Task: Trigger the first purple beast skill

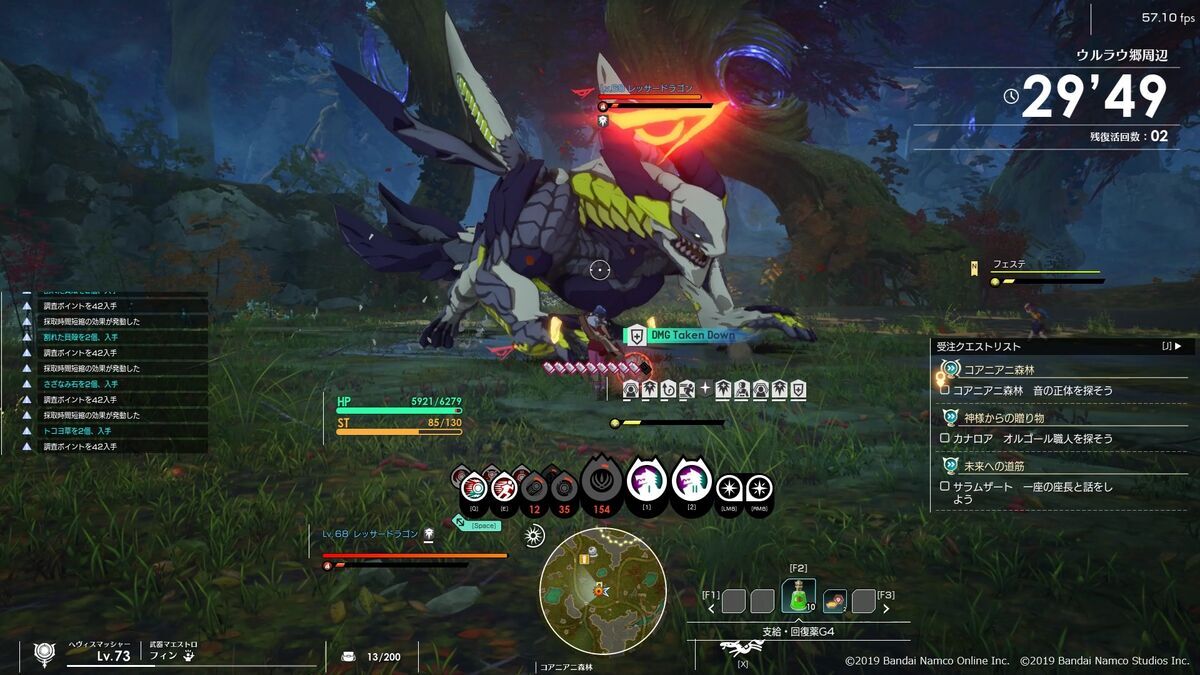Action: click(x=647, y=483)
